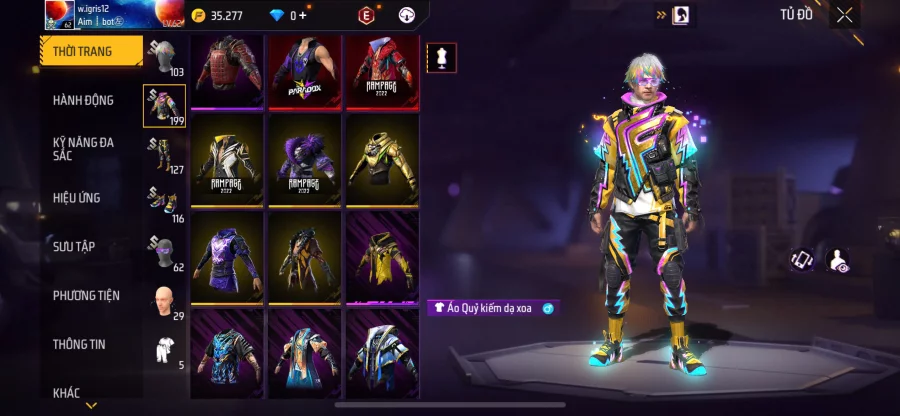Image resolution: width=900 pixels, height=416 pixels.
Task: Select the pants category showing 127 items
Action: pos(164,155)
